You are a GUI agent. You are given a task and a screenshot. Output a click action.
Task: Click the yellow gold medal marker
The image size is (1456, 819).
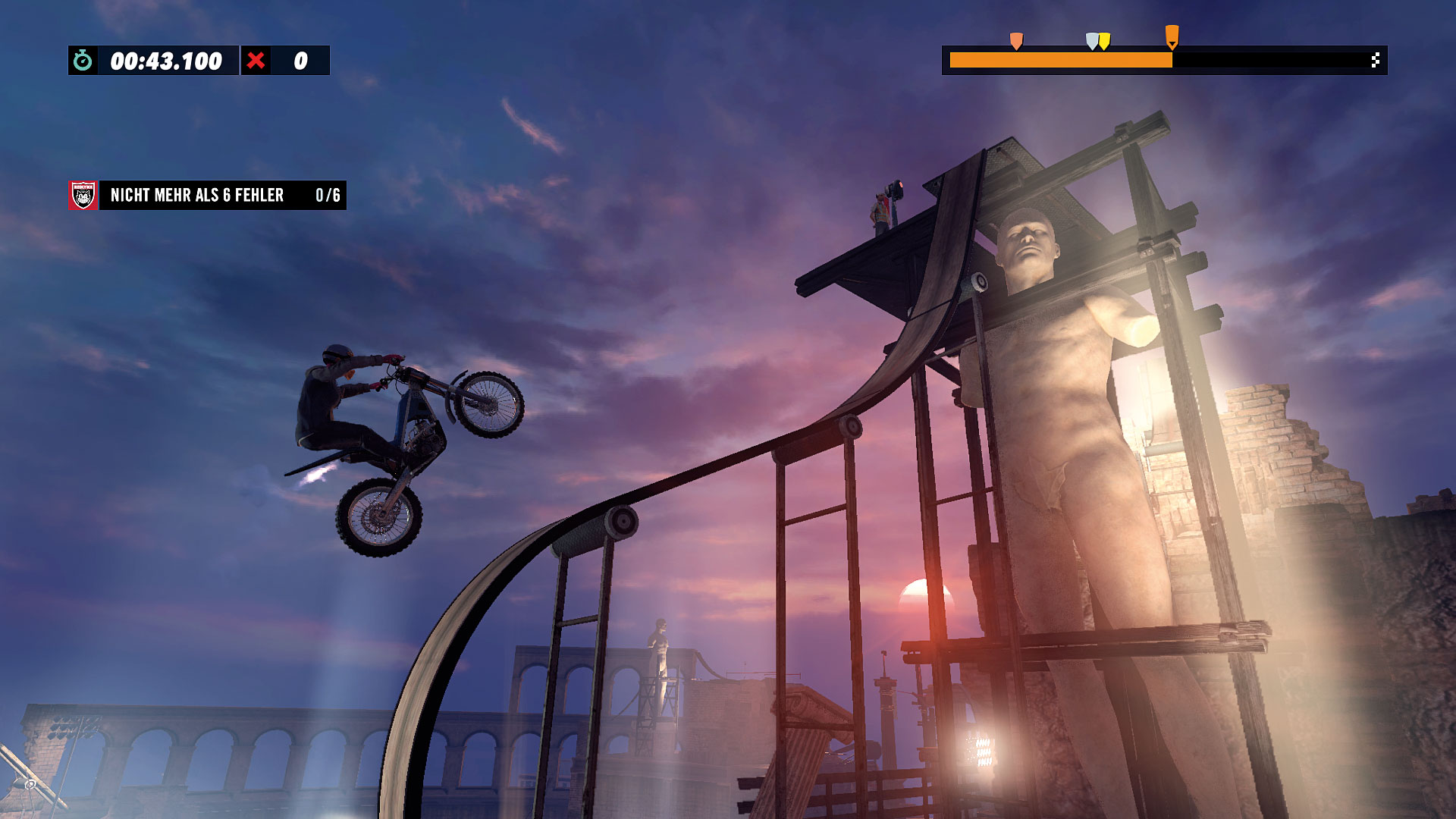point(1105,41)
